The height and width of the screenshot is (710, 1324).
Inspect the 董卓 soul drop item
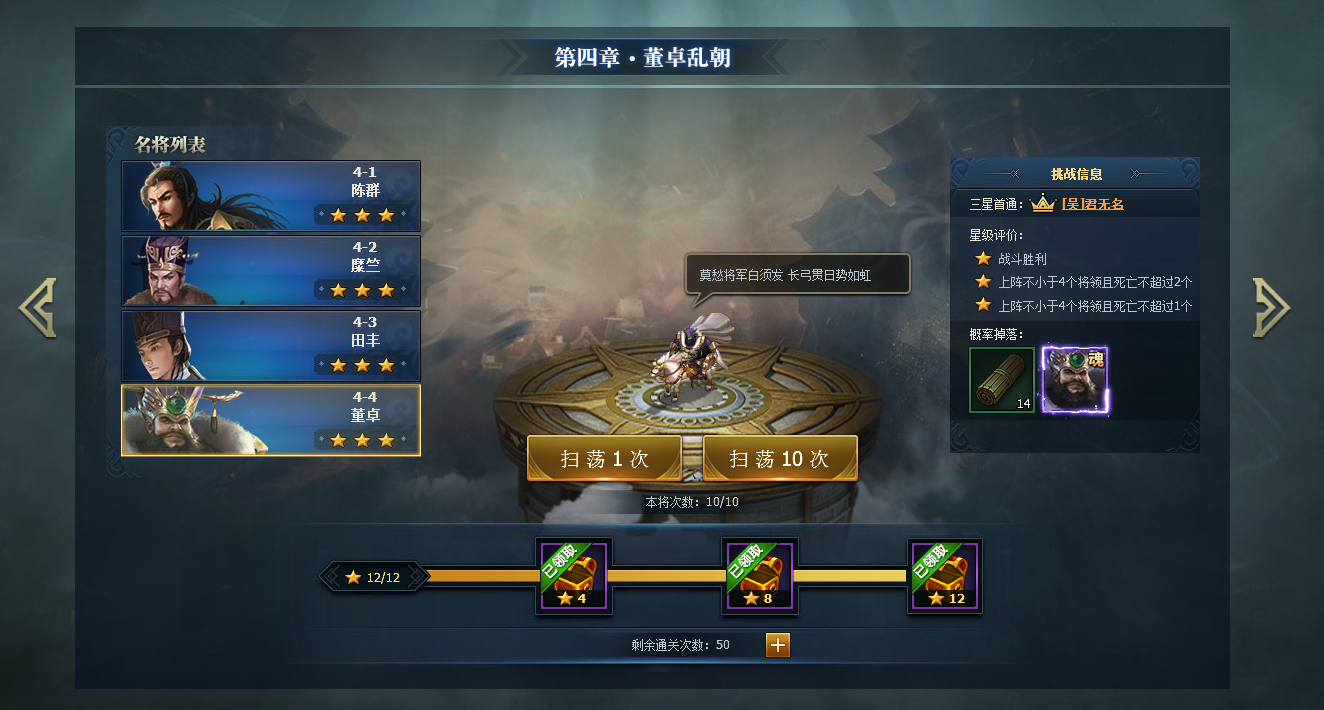pyautogui.click(x=1075, y=380)
